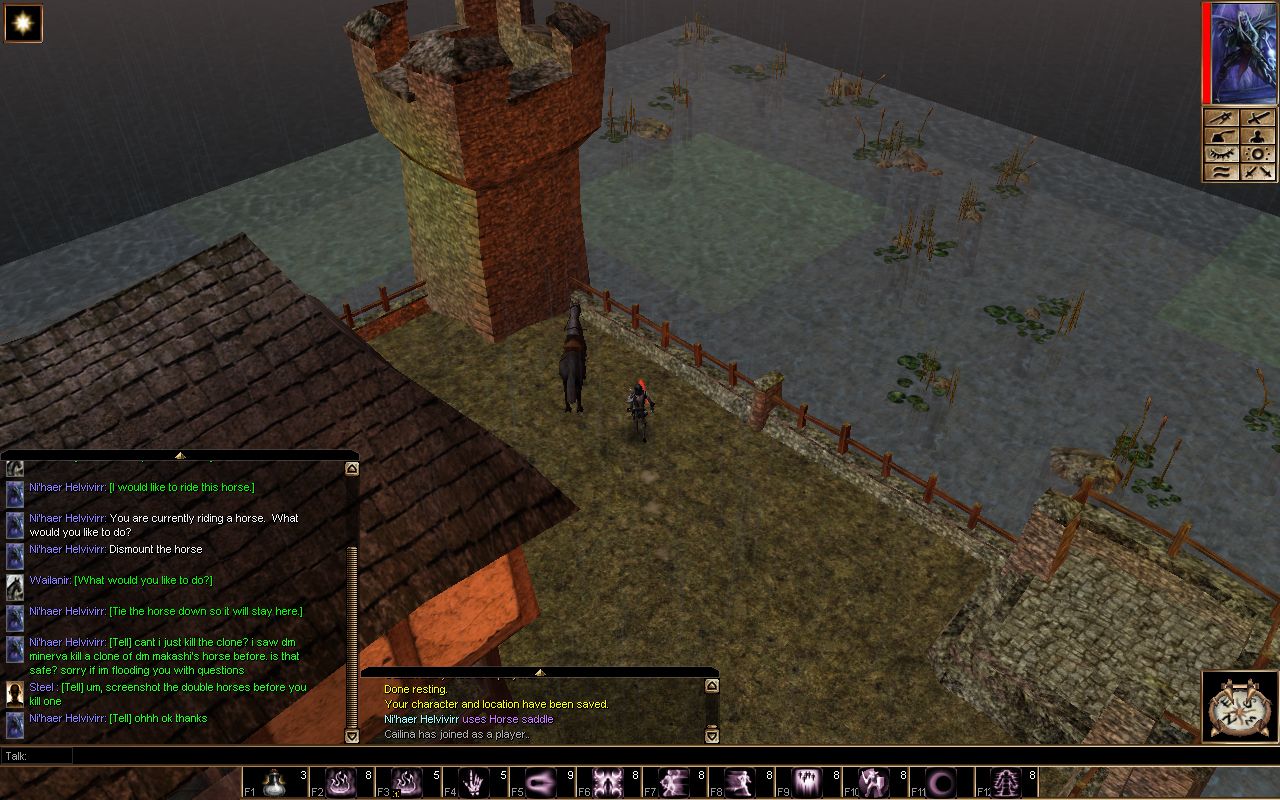The height and width of the screenshot is (800, 1280).
Task: Click the chat window scroll-up arrow
Action: (x=351, y=467)
